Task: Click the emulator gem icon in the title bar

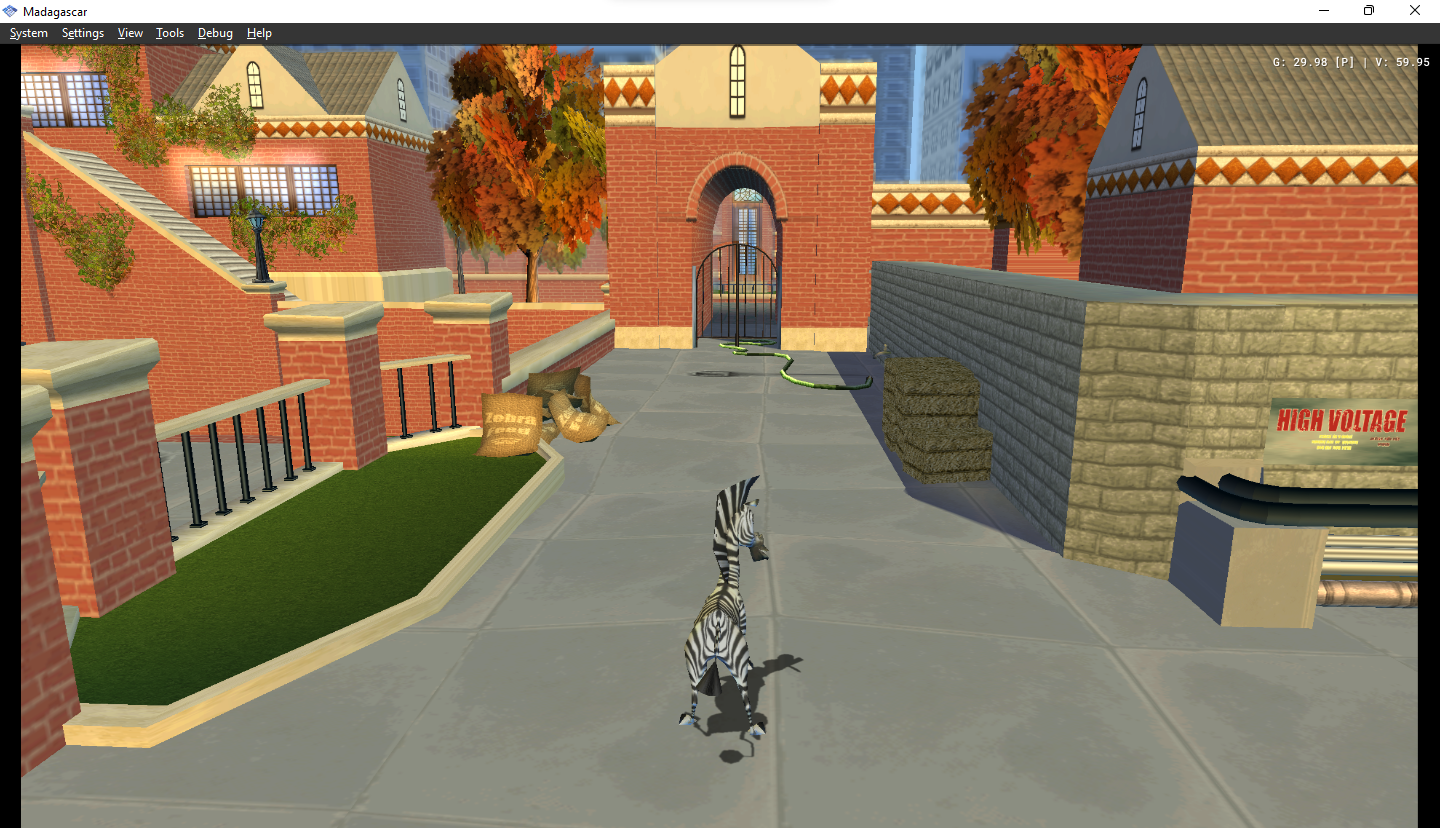Action: click(11, 10)
